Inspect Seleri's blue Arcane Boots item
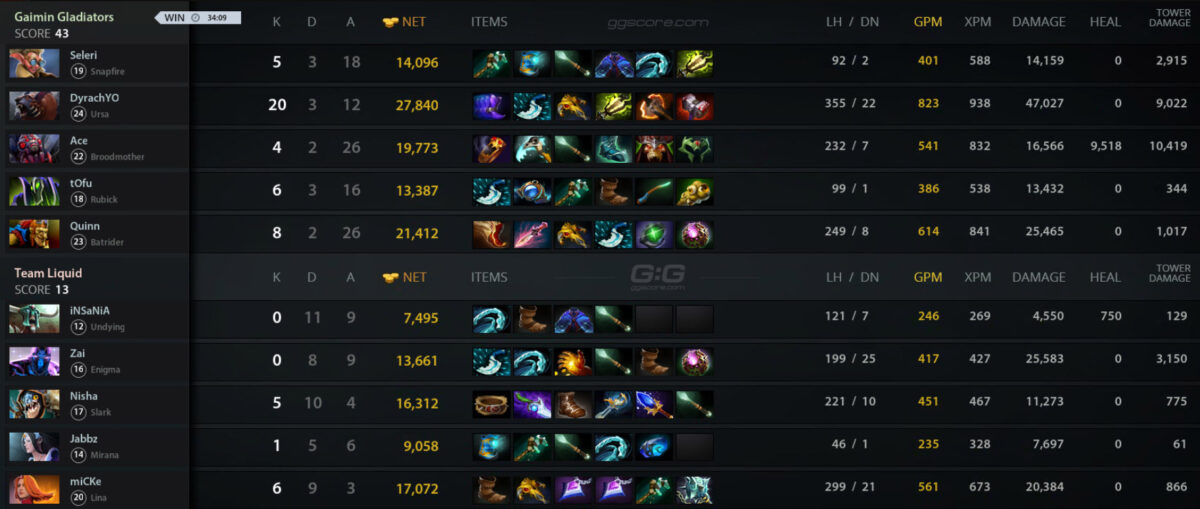Screen dimensions: 1200x509 coord(613,64)
